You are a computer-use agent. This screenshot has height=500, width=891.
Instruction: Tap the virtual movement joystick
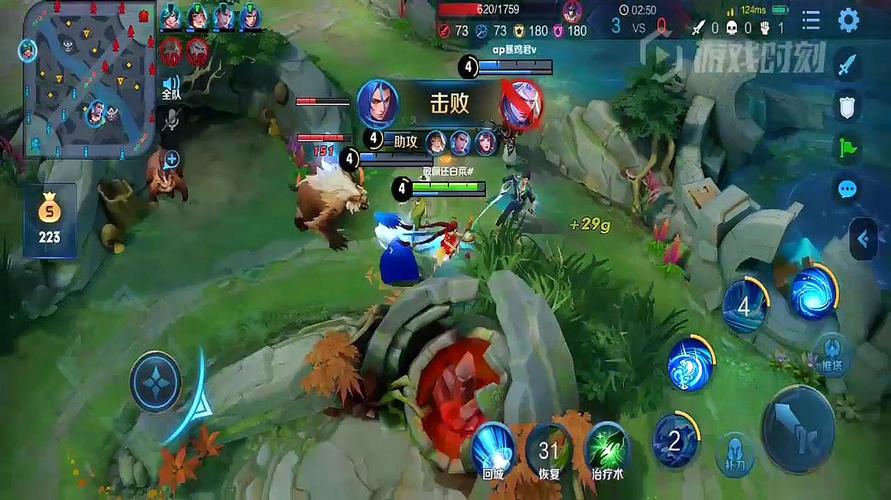coord(155,381)
